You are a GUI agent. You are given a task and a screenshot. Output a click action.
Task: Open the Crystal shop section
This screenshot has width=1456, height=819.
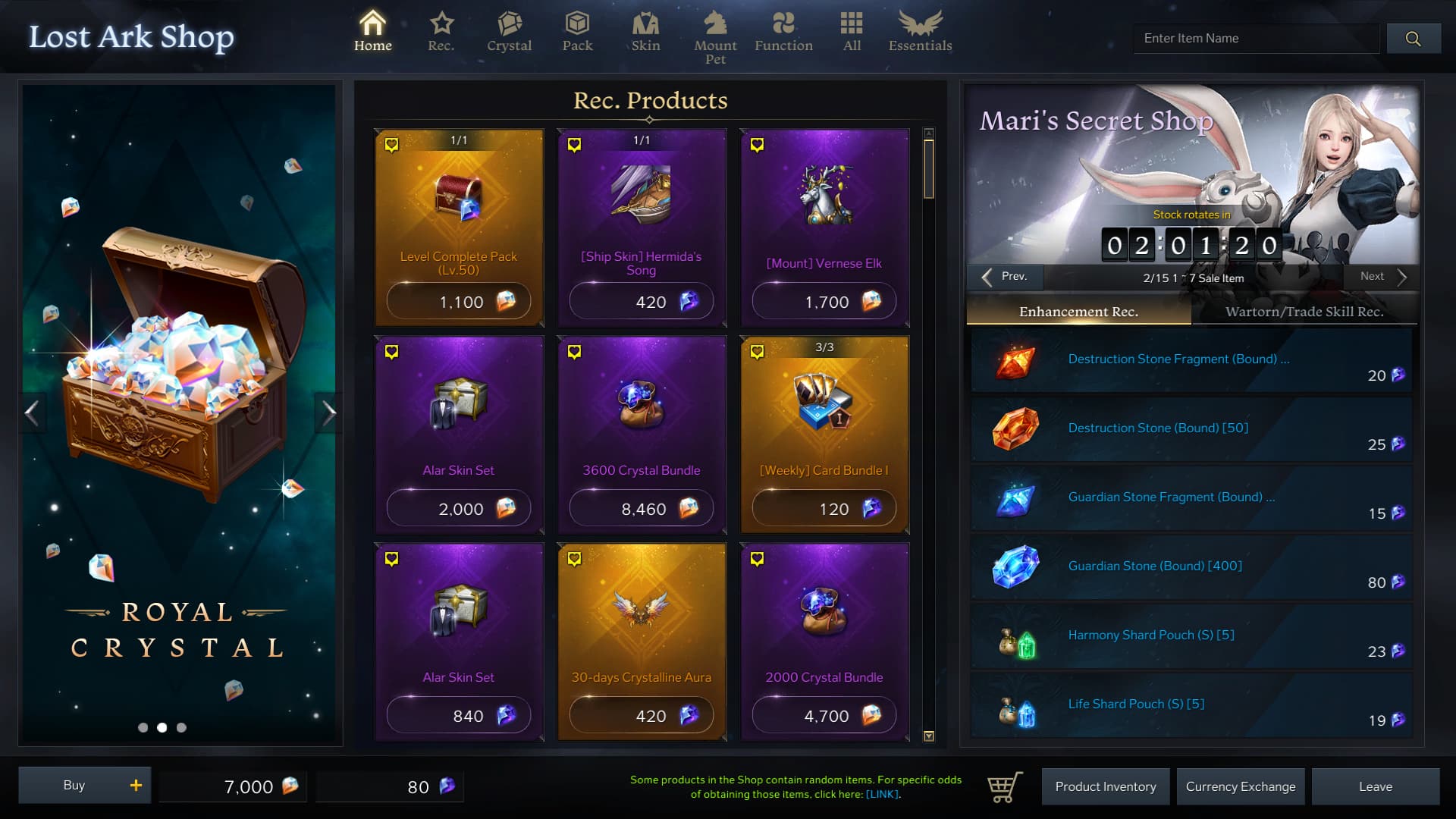[x=509, y=30]
